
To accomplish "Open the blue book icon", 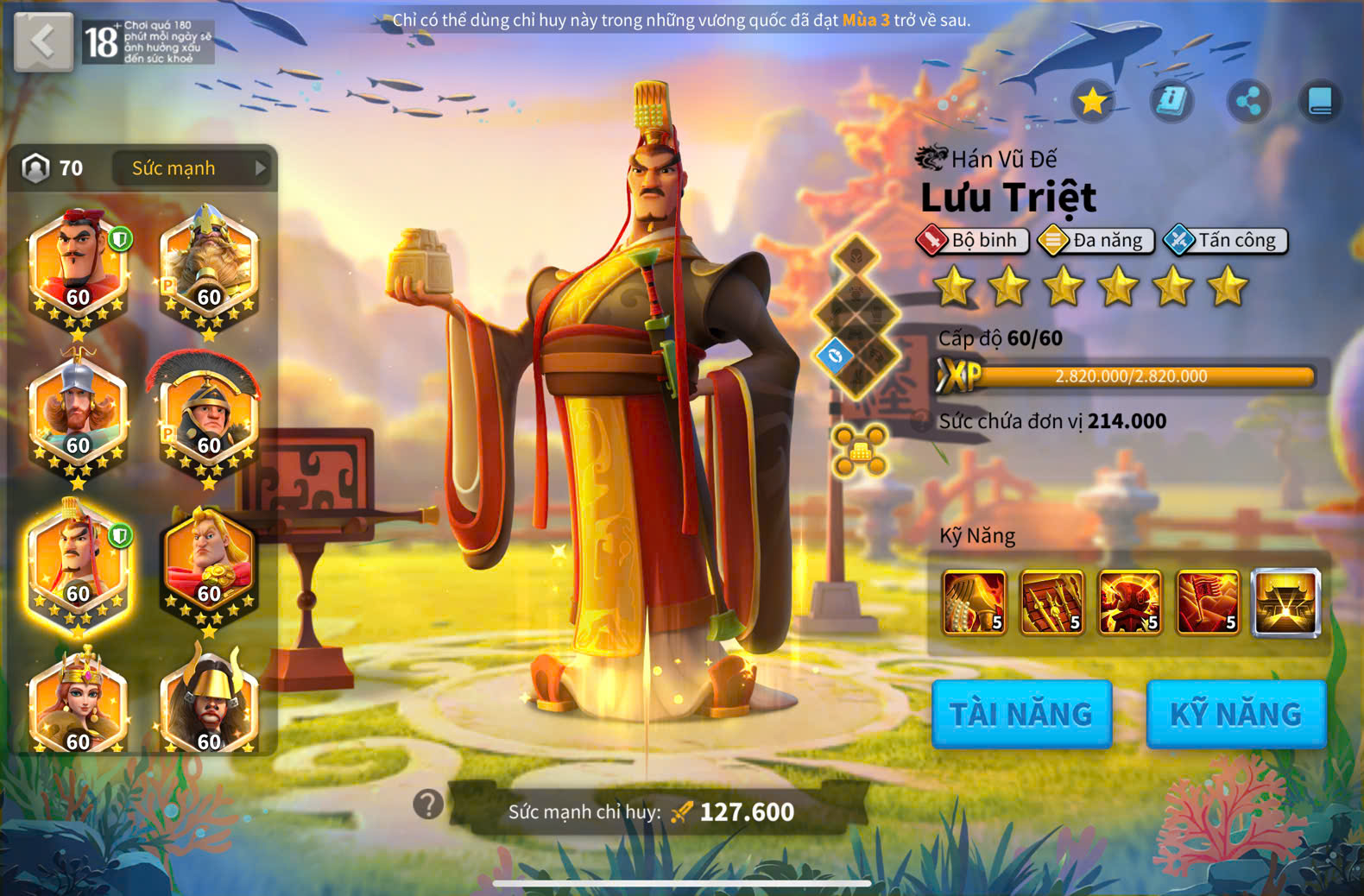I will (1319, 102).
